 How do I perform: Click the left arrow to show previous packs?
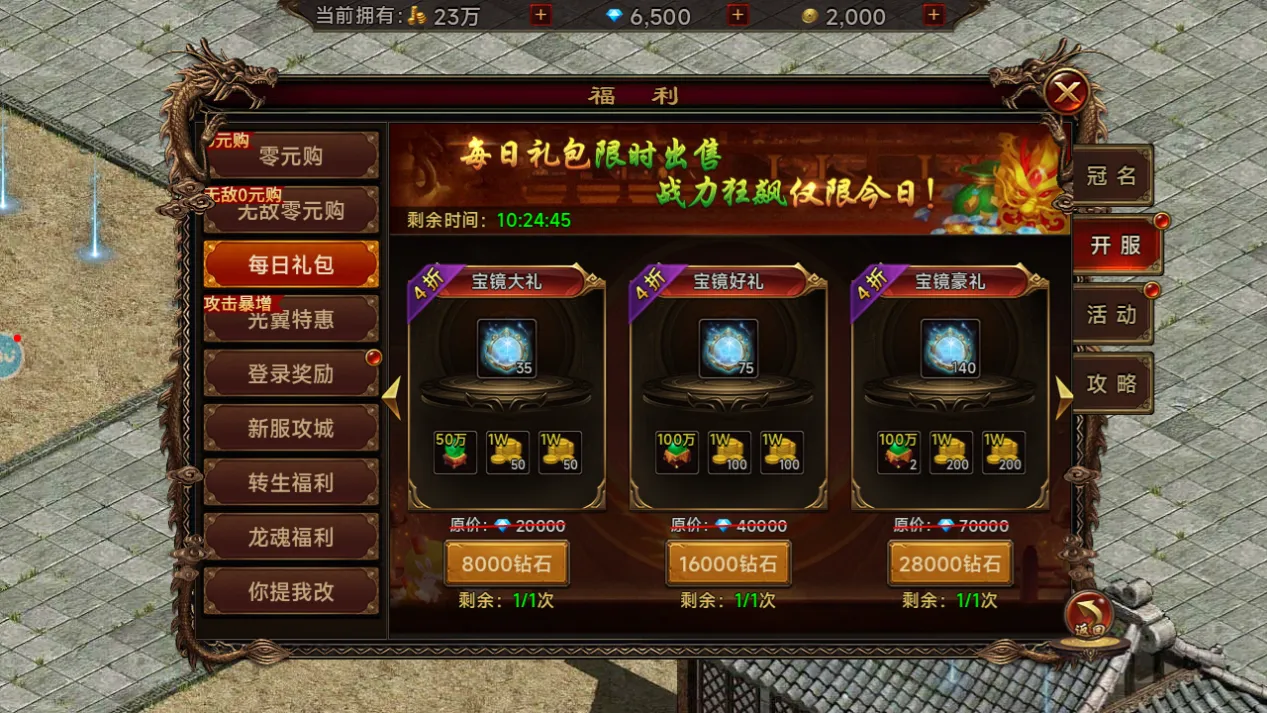point(392,397)
